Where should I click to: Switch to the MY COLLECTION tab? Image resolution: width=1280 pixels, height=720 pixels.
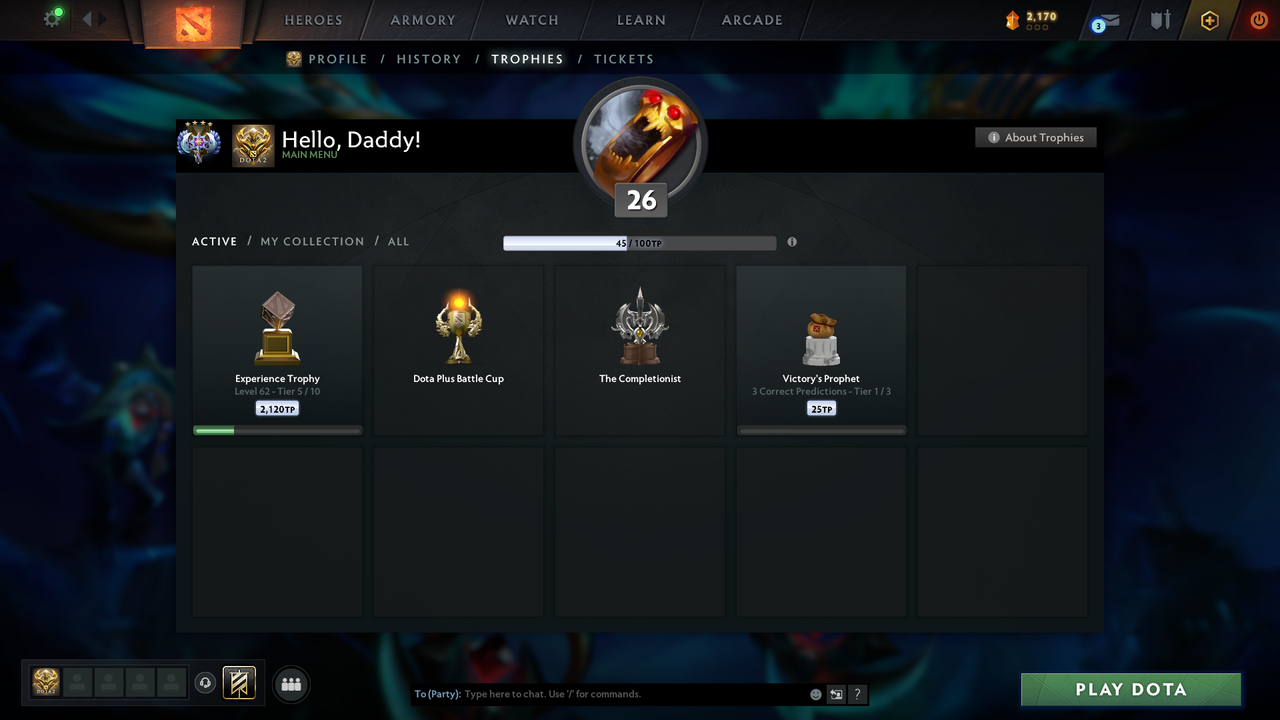point(312,241)
